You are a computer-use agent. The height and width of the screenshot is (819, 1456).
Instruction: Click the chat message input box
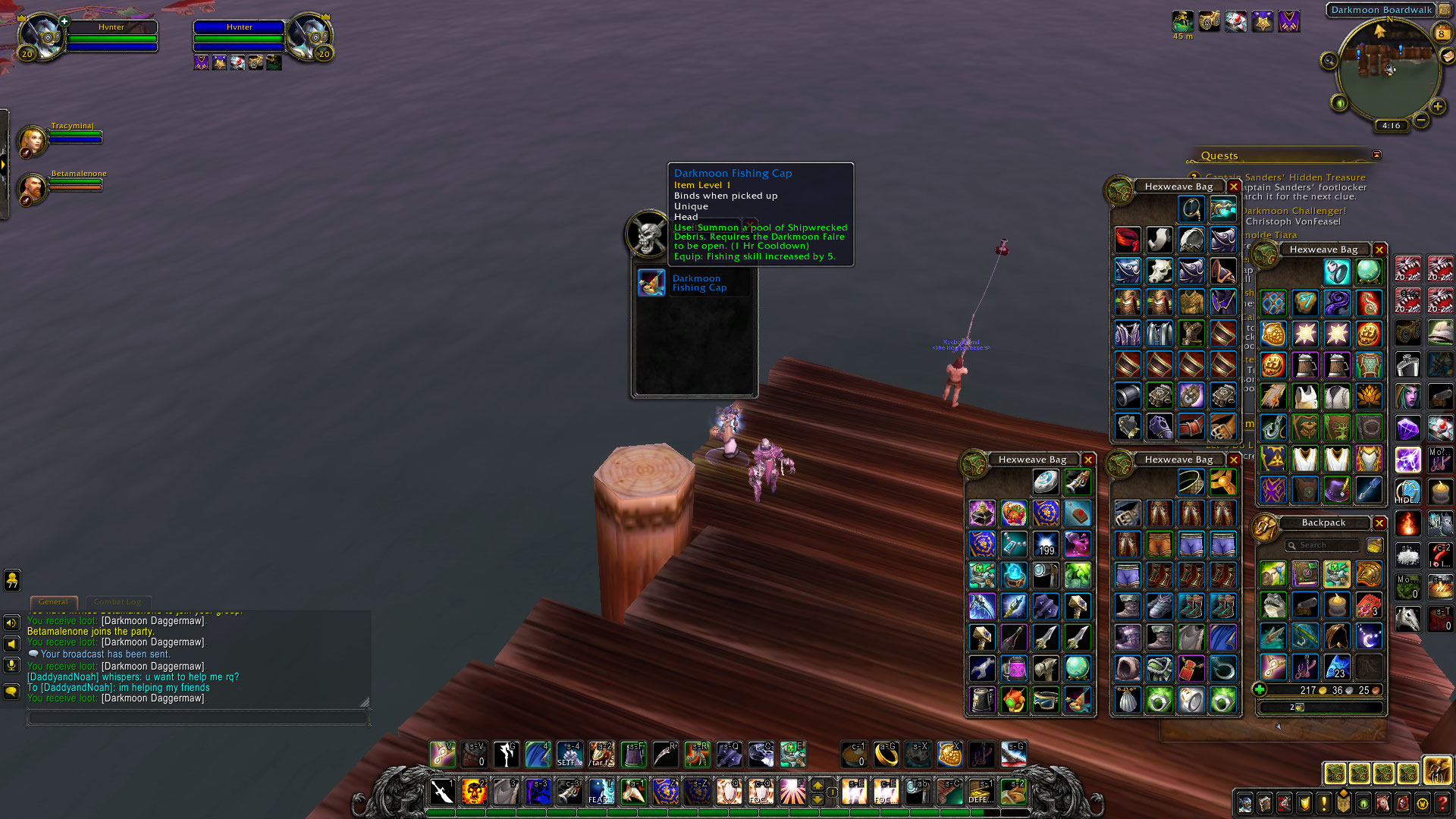click(x=197, y=717)
